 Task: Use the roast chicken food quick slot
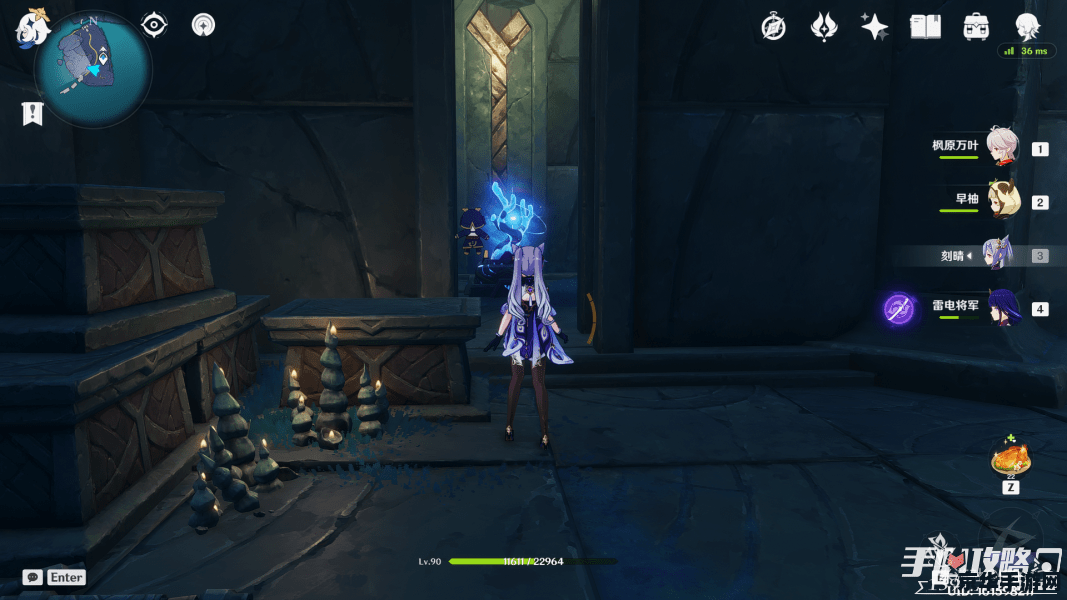pos(1011,460)
